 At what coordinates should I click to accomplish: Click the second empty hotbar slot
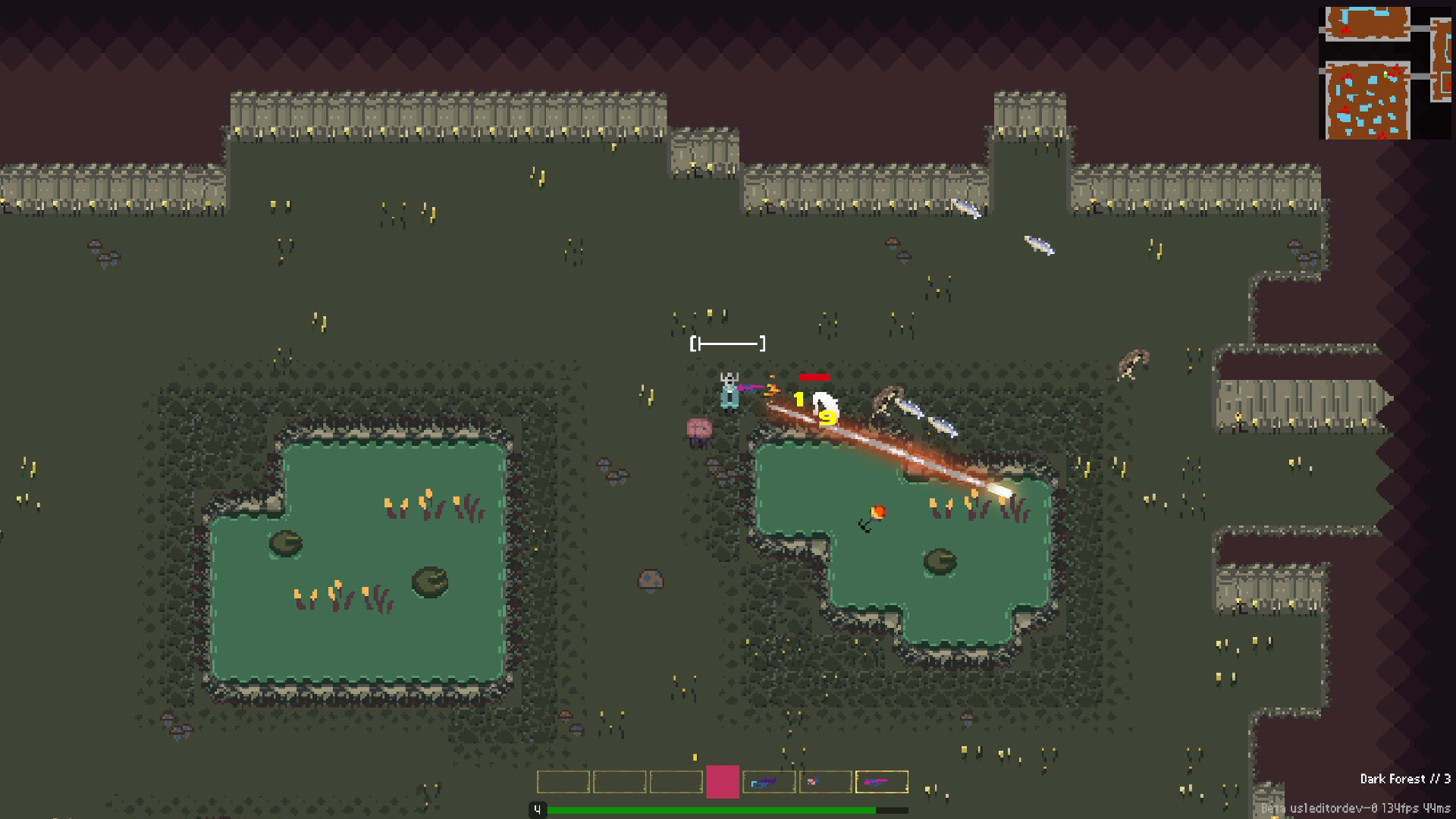[x=620, y=781]
